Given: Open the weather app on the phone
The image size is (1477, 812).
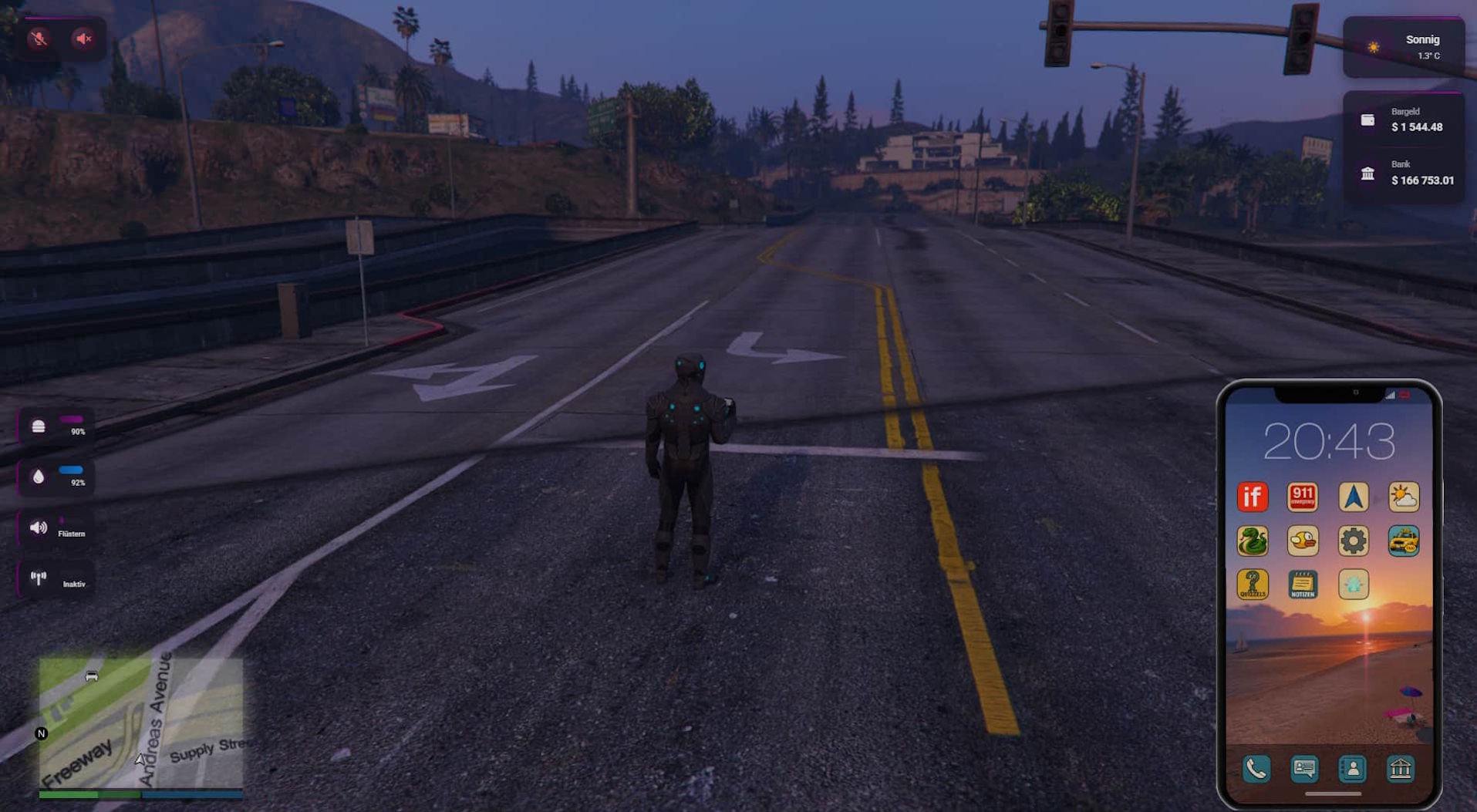Looking at the screenshot, I should pos(1404,497).
